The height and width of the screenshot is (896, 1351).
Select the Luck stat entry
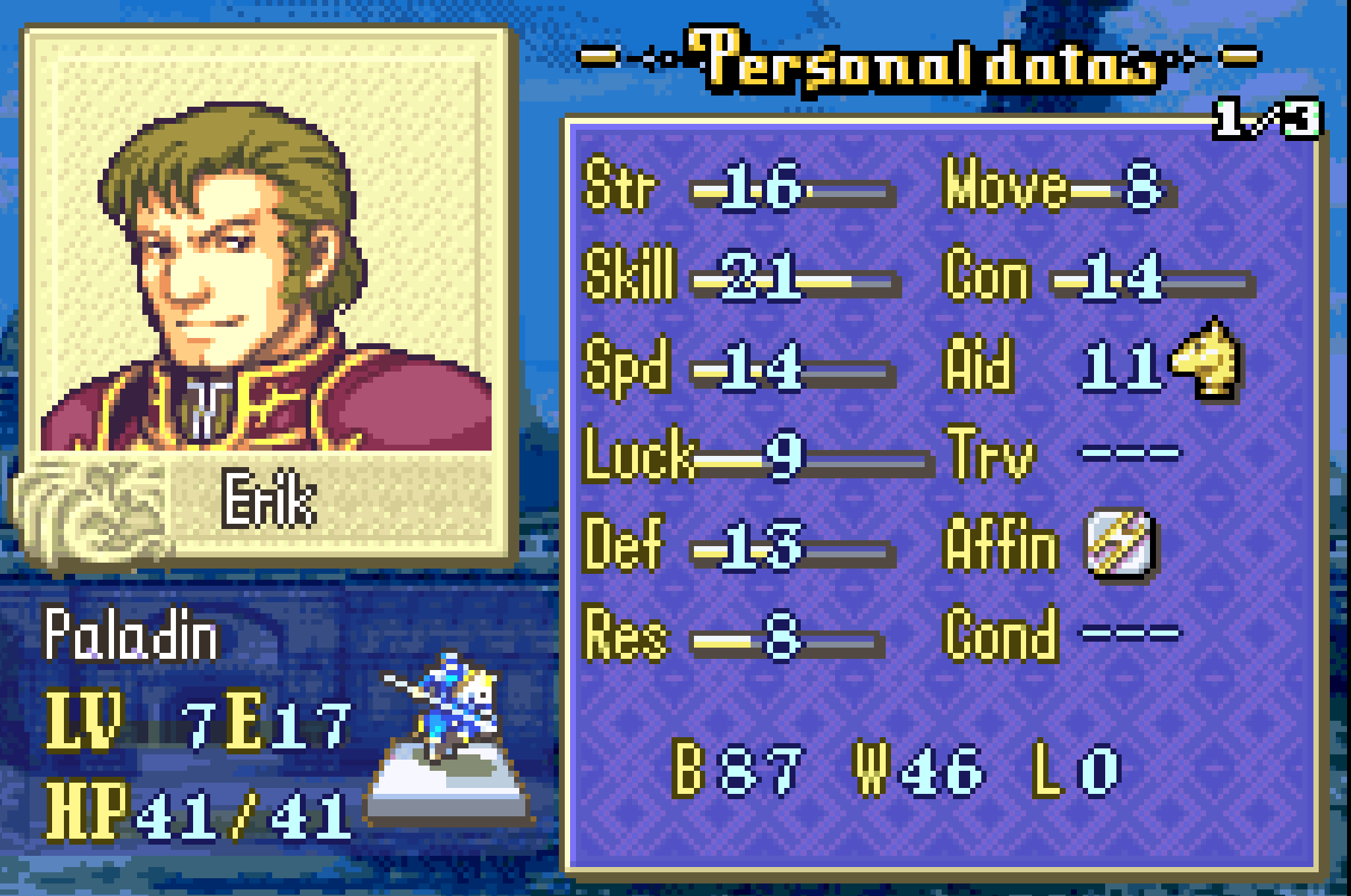pos(755,455)
